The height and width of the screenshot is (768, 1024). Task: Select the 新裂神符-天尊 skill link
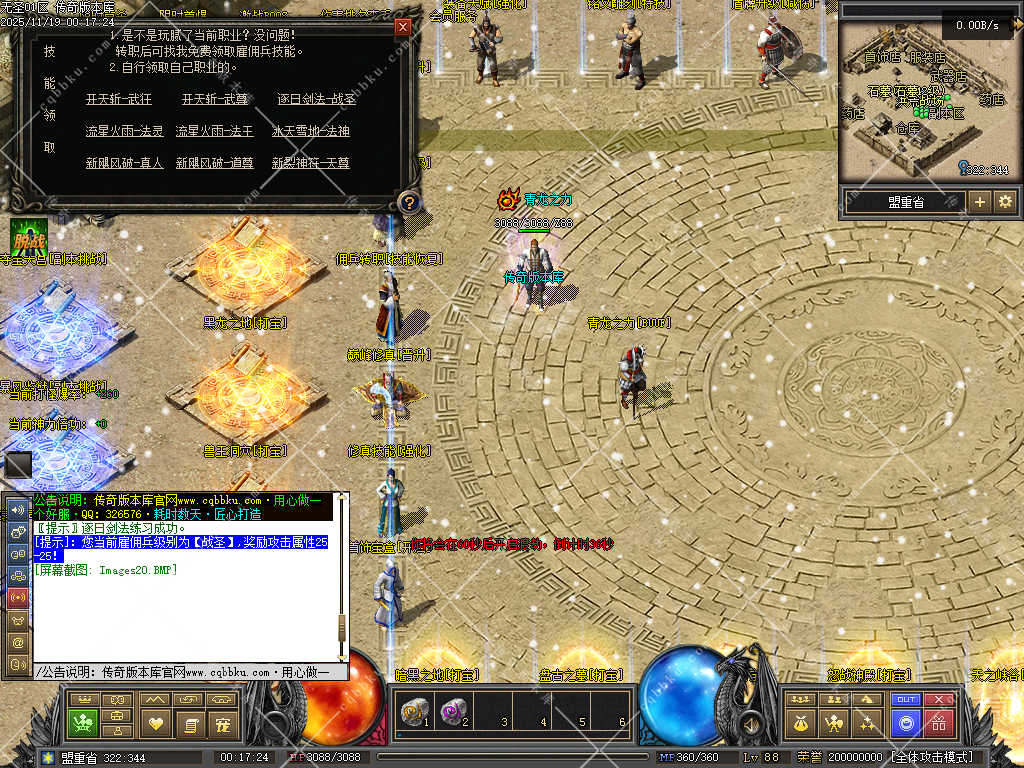click(311, 163)
